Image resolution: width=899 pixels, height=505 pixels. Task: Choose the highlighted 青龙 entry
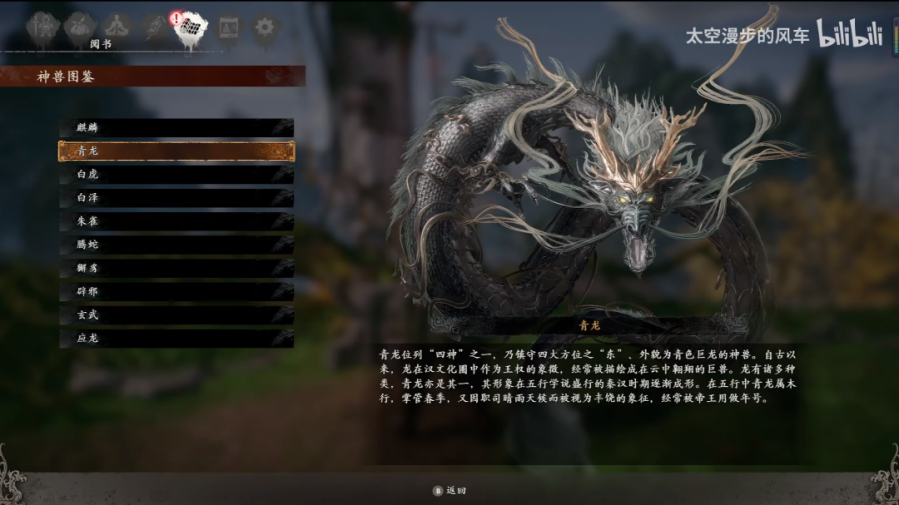[x=176, y=151]
